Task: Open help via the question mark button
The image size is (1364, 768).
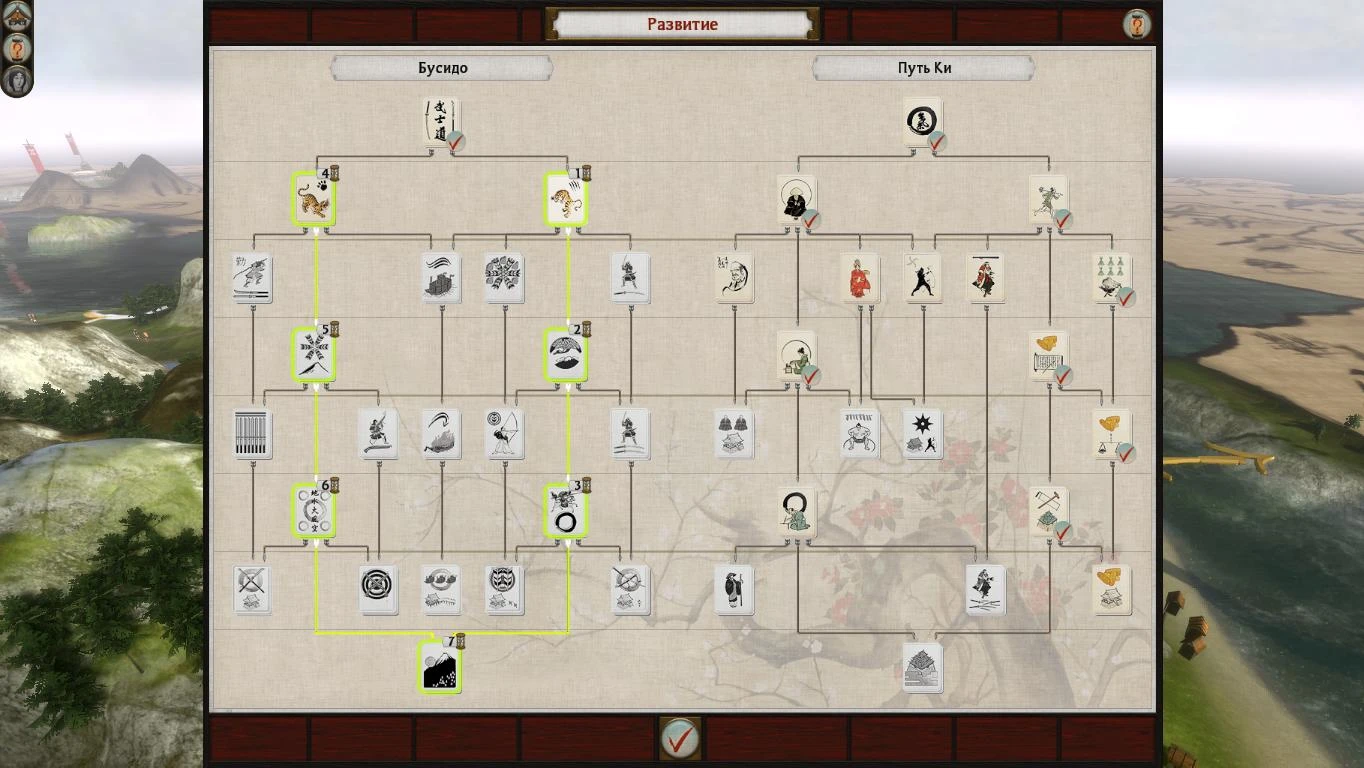Action: pyautogui.click(x=1138, y=23)
